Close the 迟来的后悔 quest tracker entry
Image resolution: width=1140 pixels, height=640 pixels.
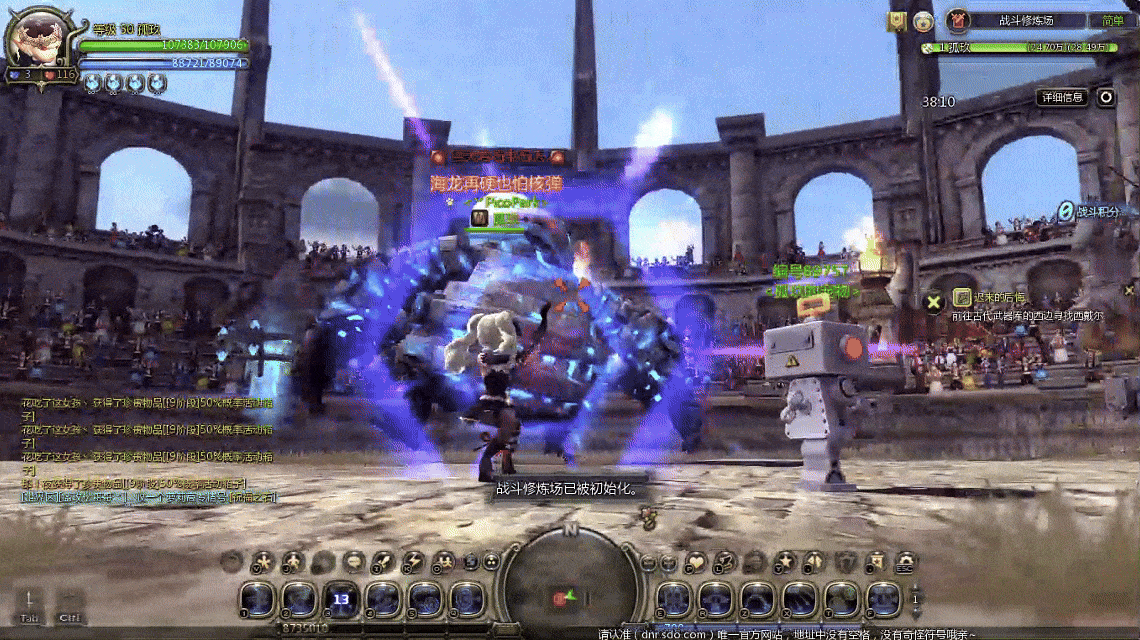point(934,300)
